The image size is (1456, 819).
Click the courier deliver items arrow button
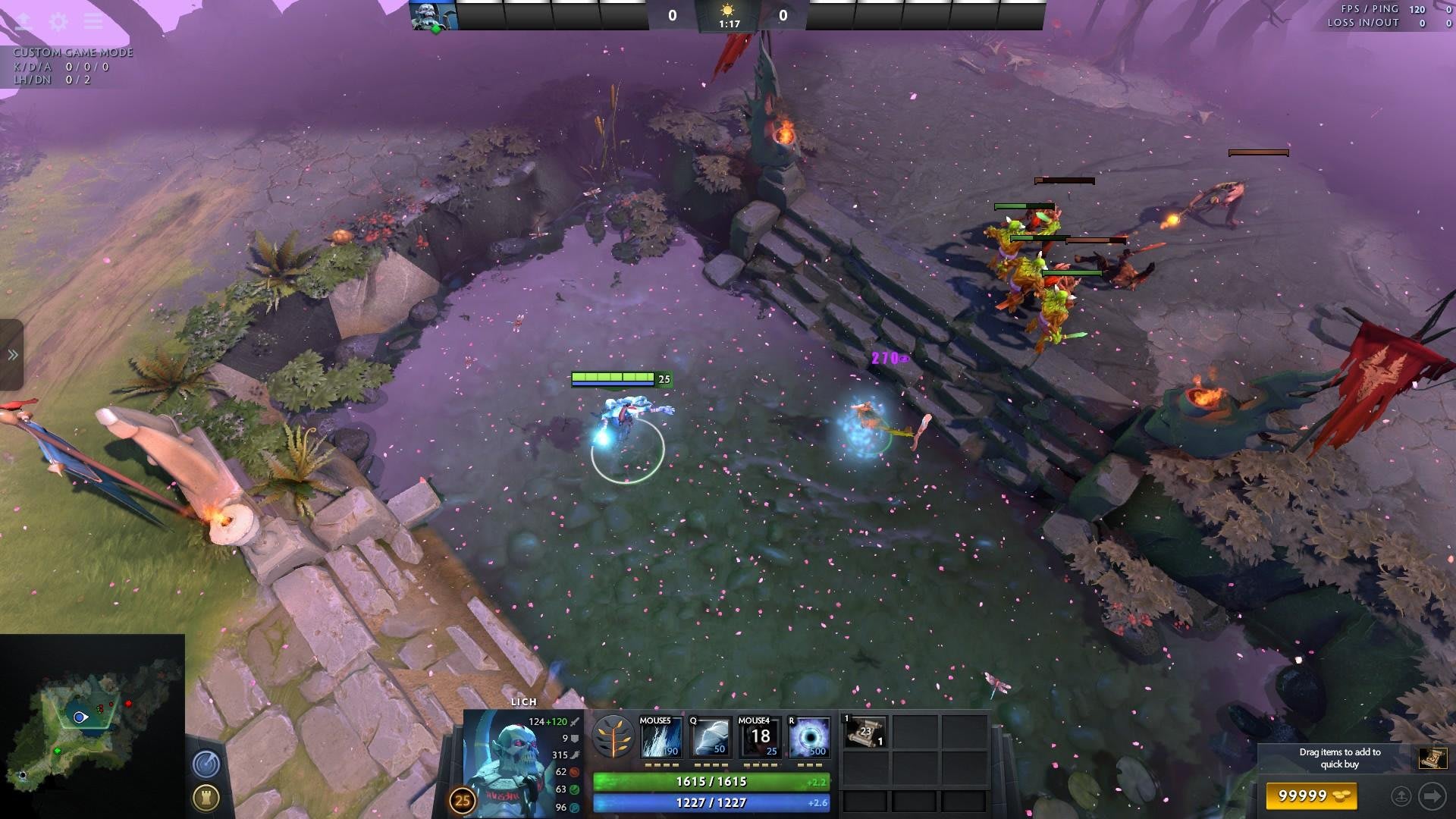click(x=1432, y=795)
